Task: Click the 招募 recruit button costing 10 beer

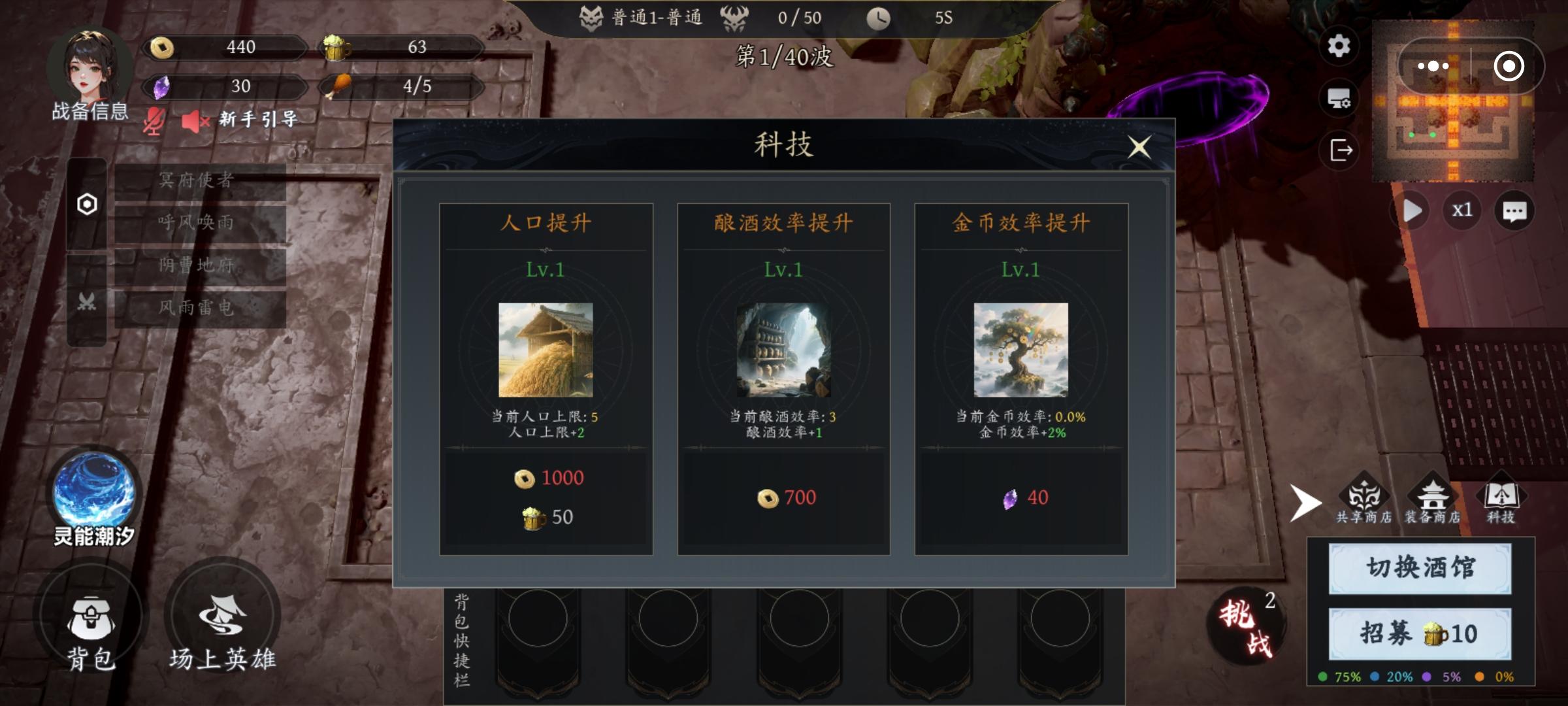Action: 1418,633
